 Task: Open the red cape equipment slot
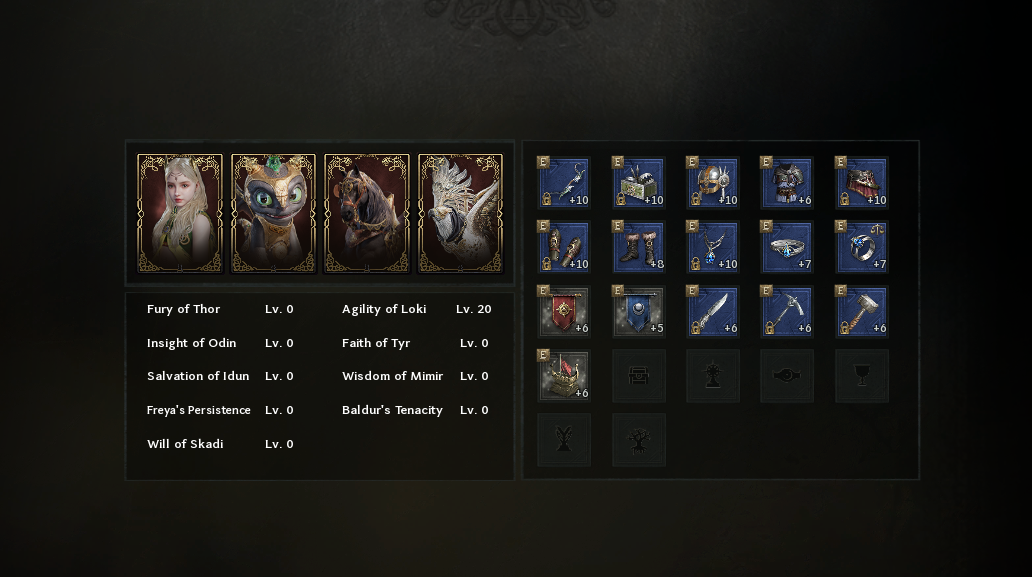pyautogui.click(x=861, y=183)
